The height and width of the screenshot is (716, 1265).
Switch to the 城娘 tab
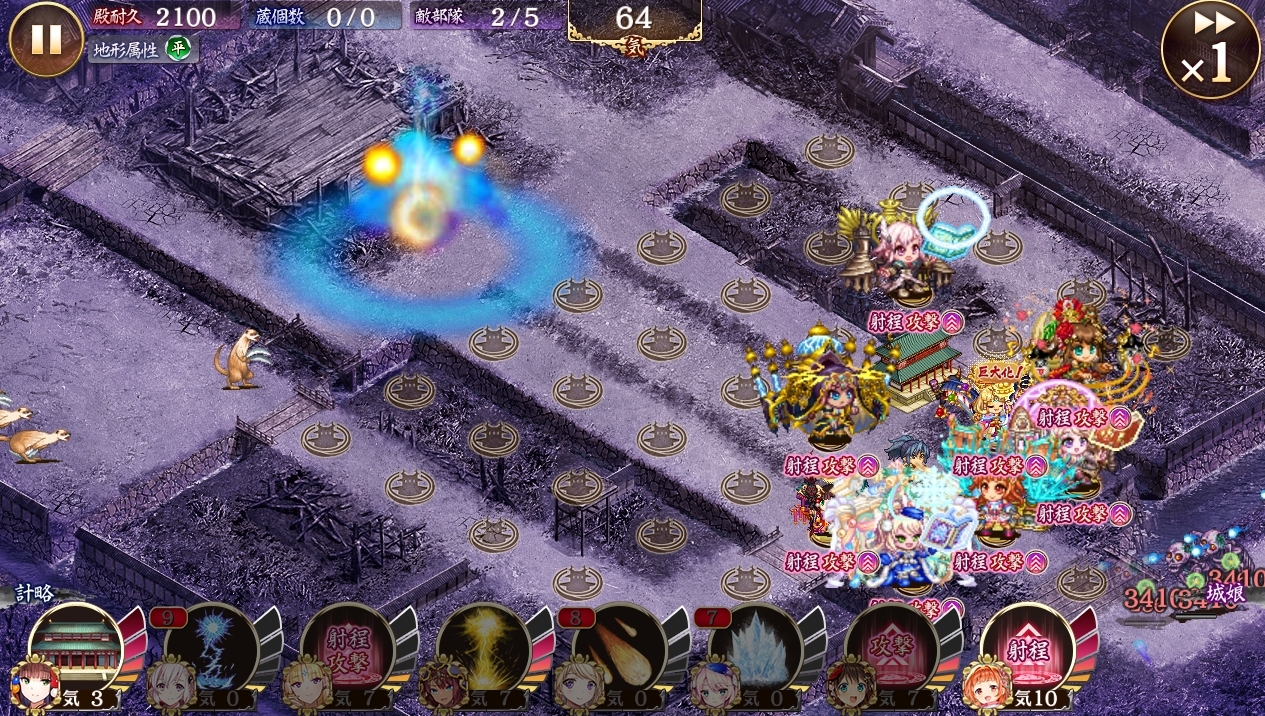pyautogui.click(x=1222, y=593)
